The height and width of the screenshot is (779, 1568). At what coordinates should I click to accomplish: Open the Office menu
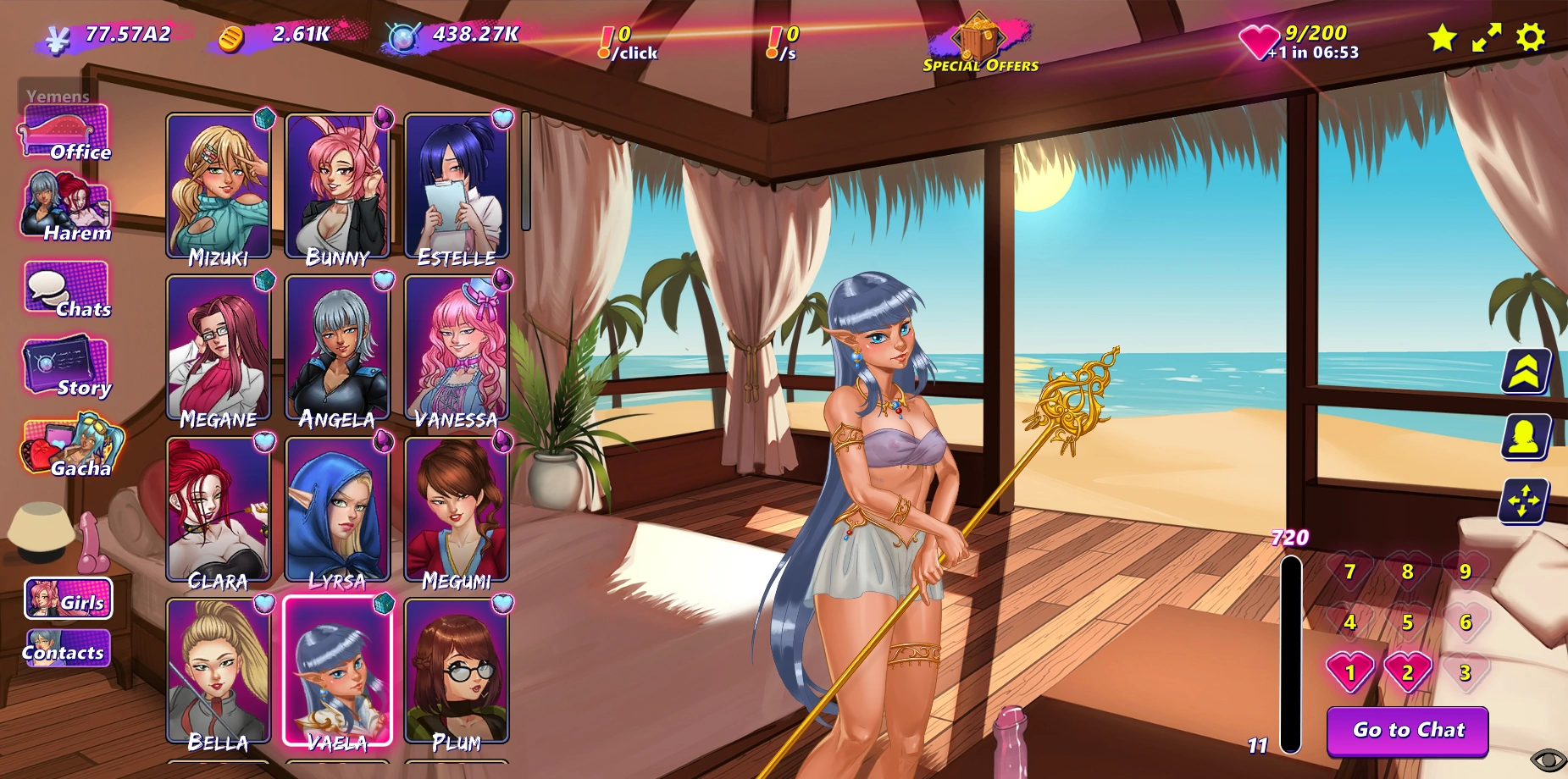tap(65, 134)
